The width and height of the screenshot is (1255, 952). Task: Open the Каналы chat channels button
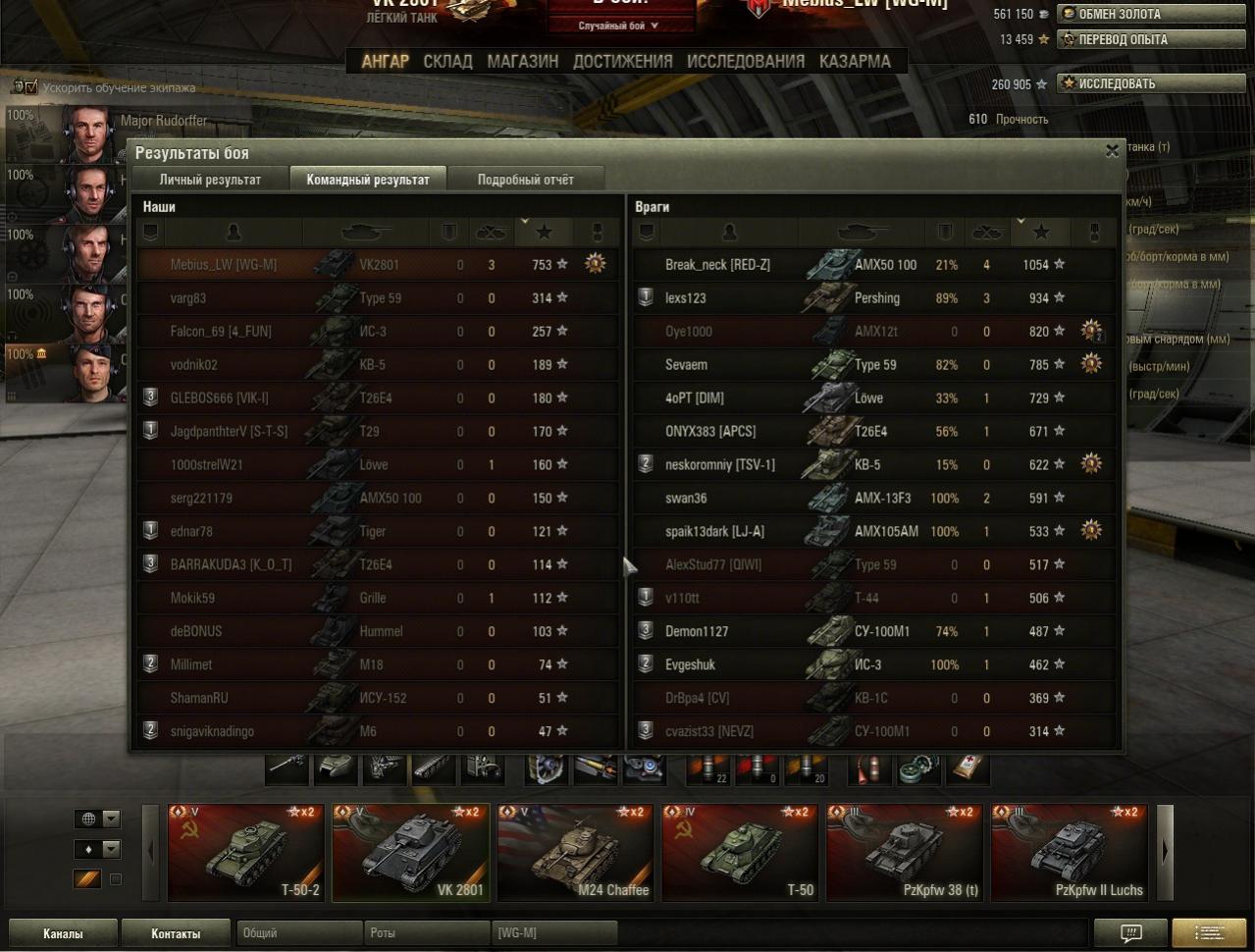click(63, 933)
